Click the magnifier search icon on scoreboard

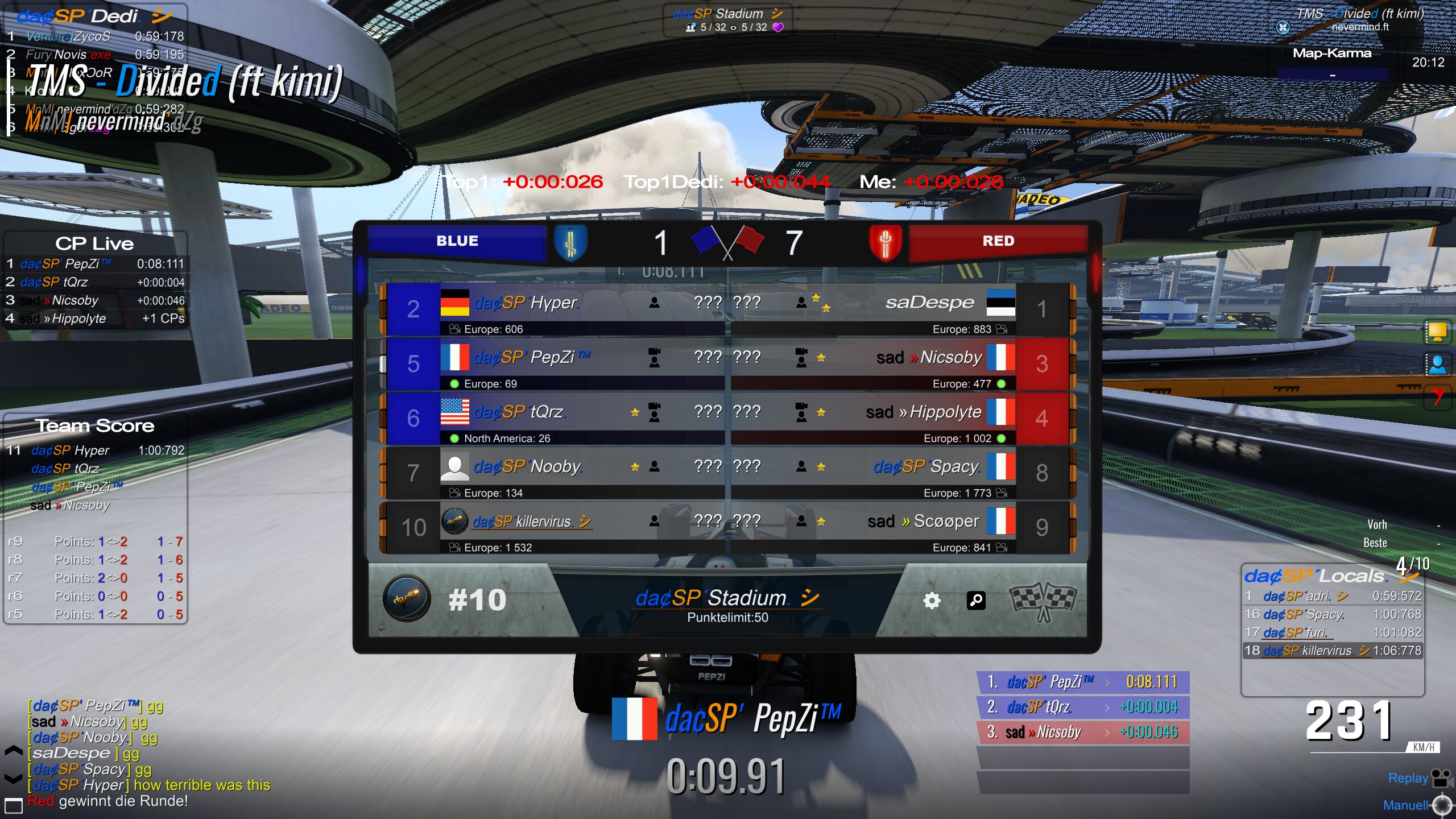[x=976, y=601]
